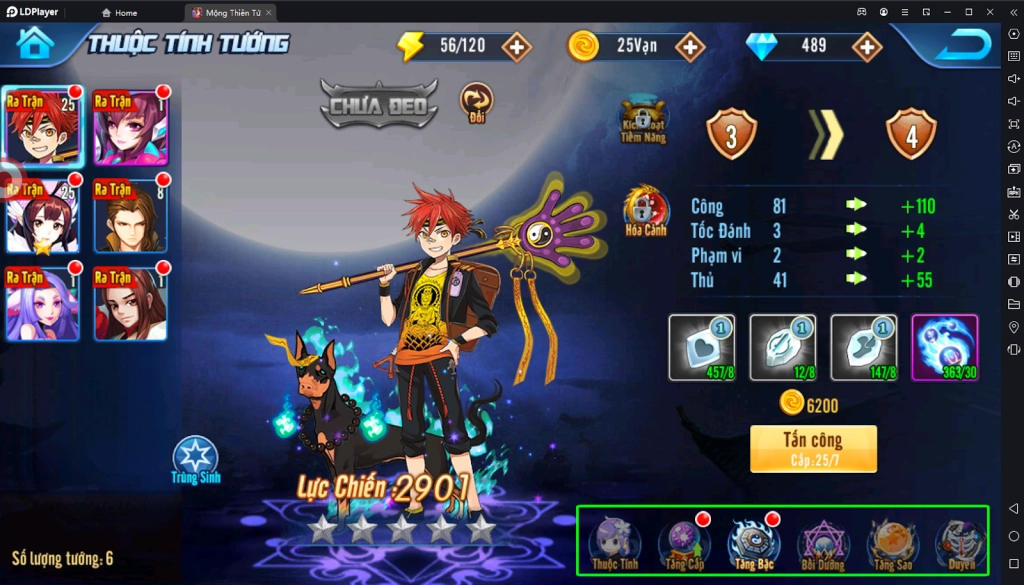Choose the pink-haired hero portrait
Viewport: 1024px width, 585px height.
[x=130, y=127]
